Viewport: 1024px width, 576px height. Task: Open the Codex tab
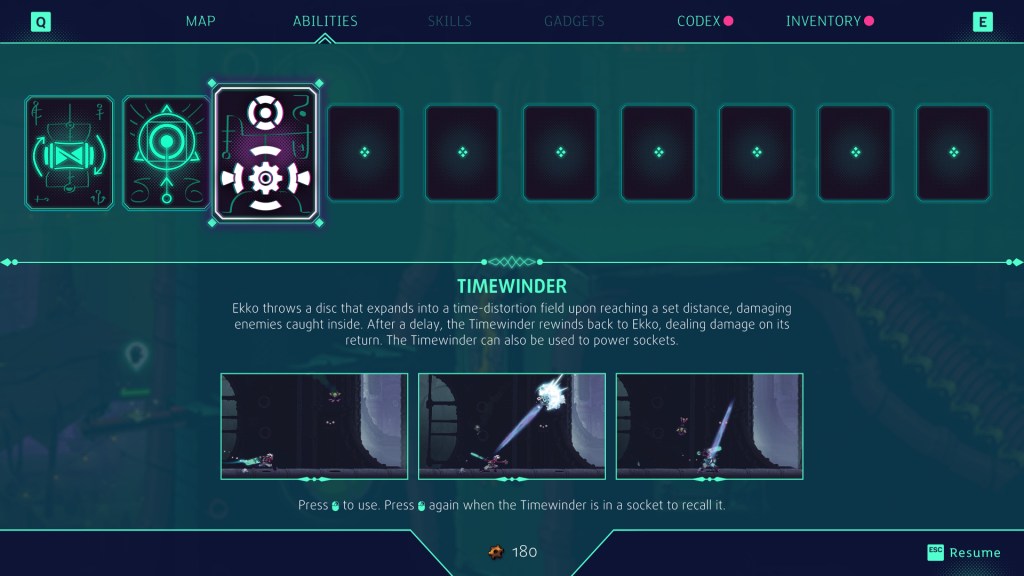698,21
